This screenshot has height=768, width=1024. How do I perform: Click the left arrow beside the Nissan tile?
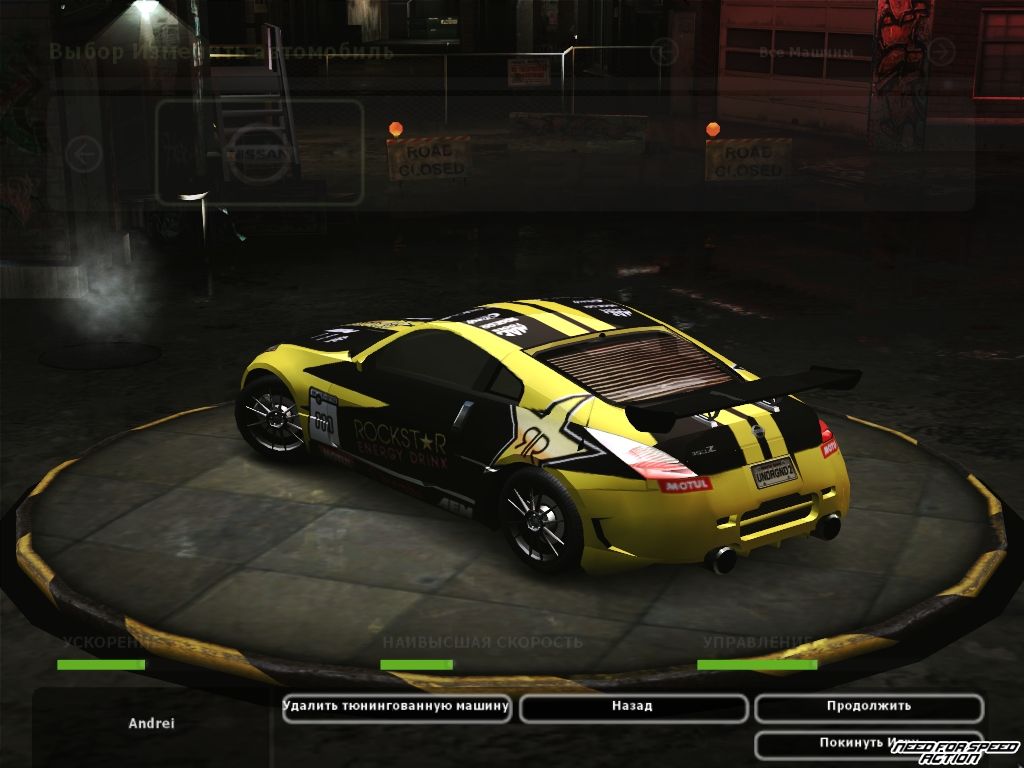pos(85,154)
